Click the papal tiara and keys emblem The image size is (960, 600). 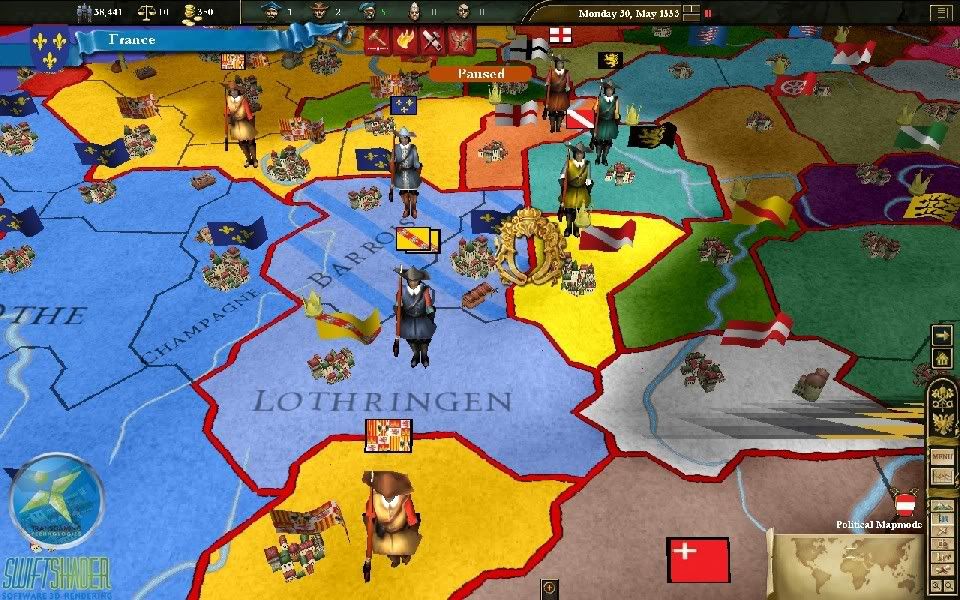pyautogui.click(x=942, y=395)
